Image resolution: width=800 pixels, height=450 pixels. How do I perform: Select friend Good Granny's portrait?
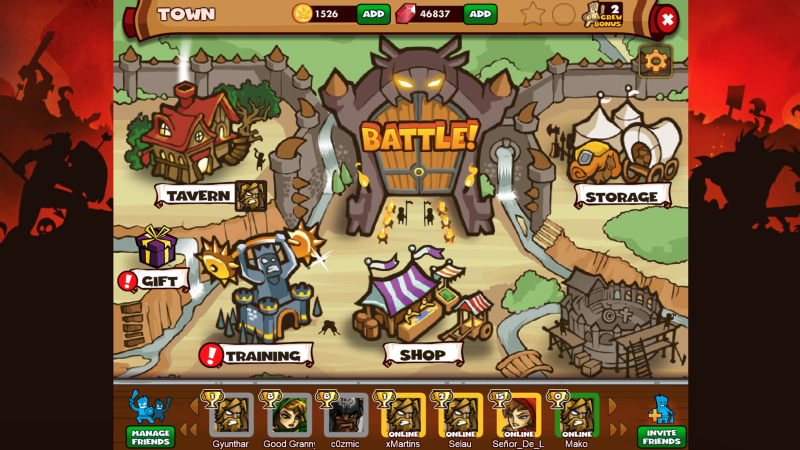[289, 416]
